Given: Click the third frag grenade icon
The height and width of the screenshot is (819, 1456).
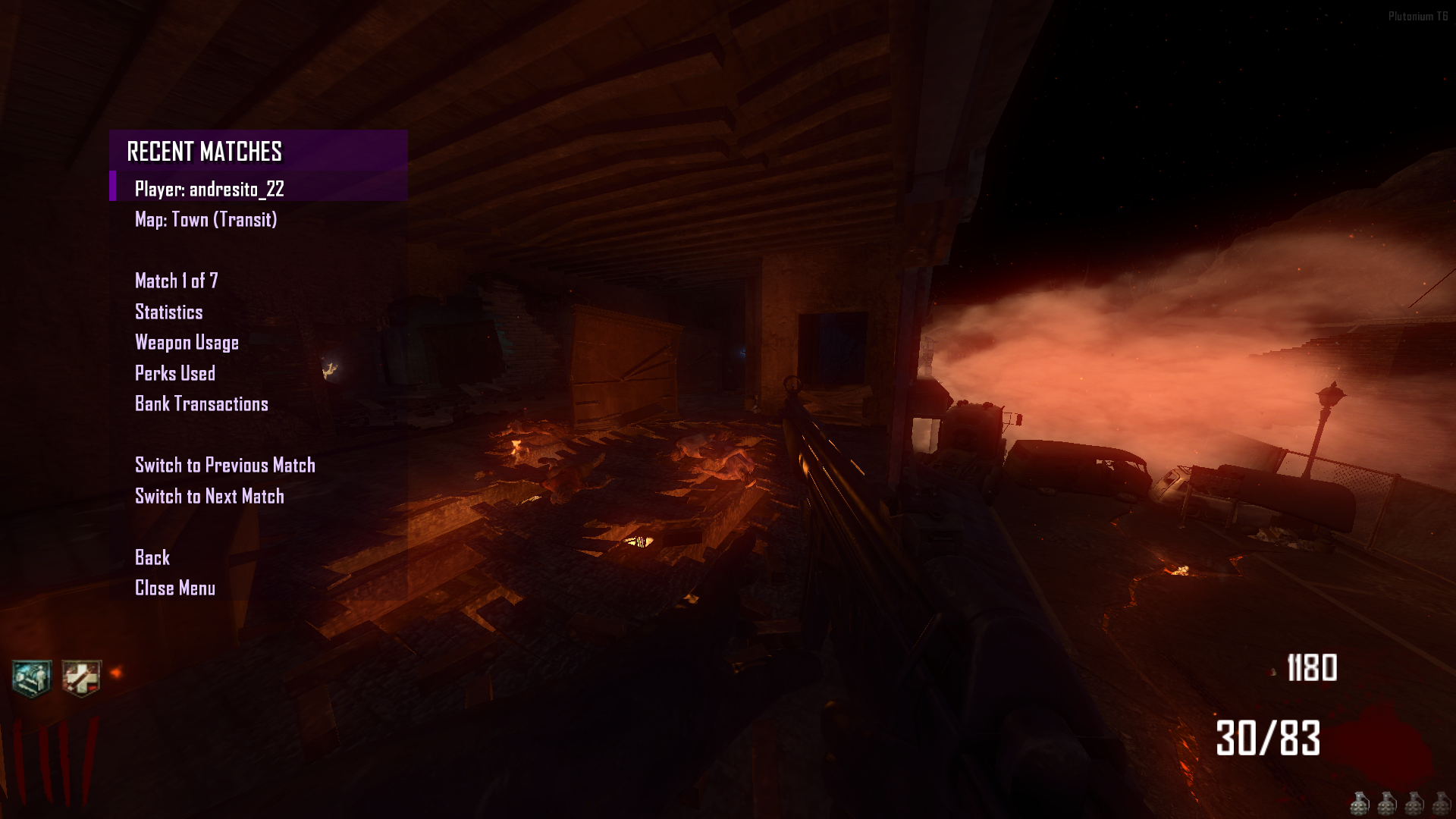Looking at the screenshot, I should (1414, 805).
